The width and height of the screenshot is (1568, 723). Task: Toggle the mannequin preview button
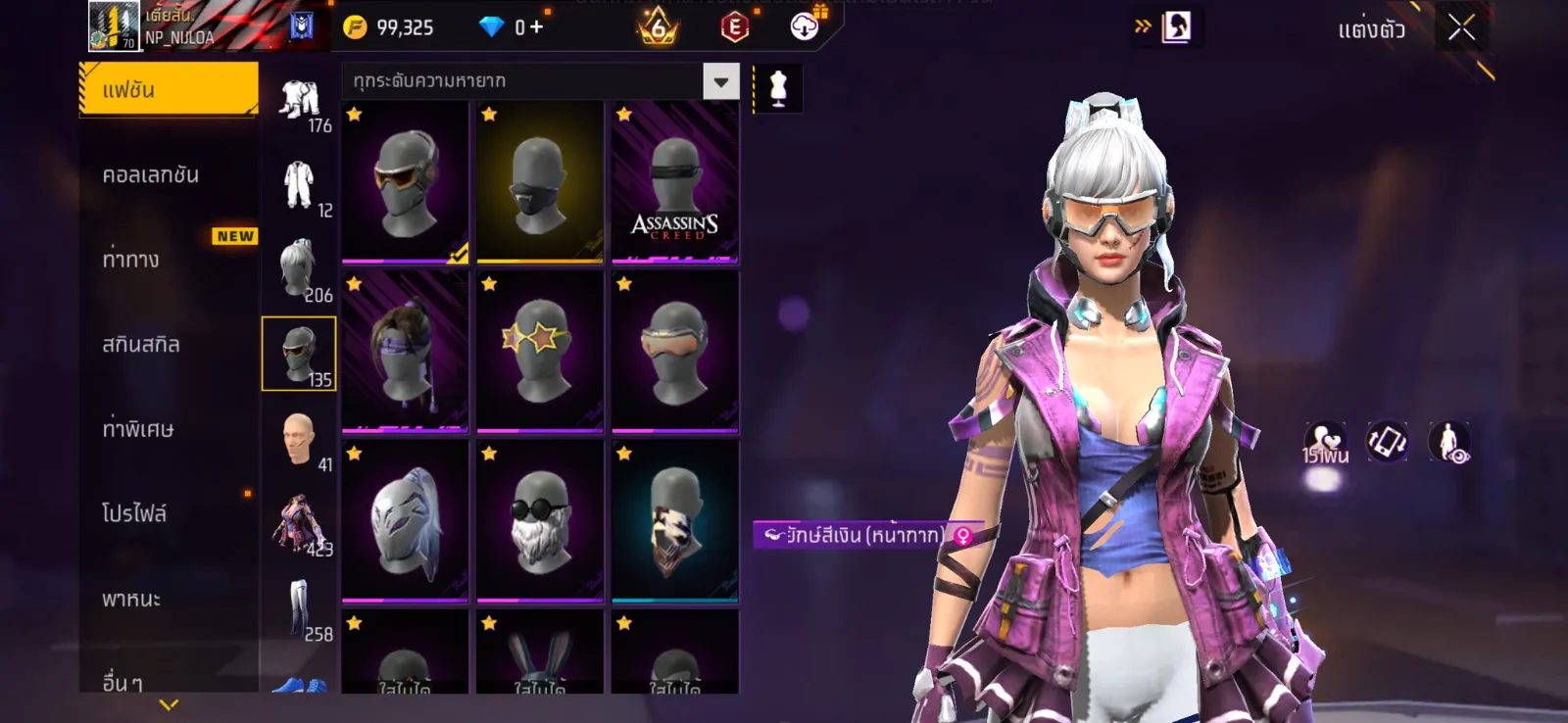coord(778,88)
